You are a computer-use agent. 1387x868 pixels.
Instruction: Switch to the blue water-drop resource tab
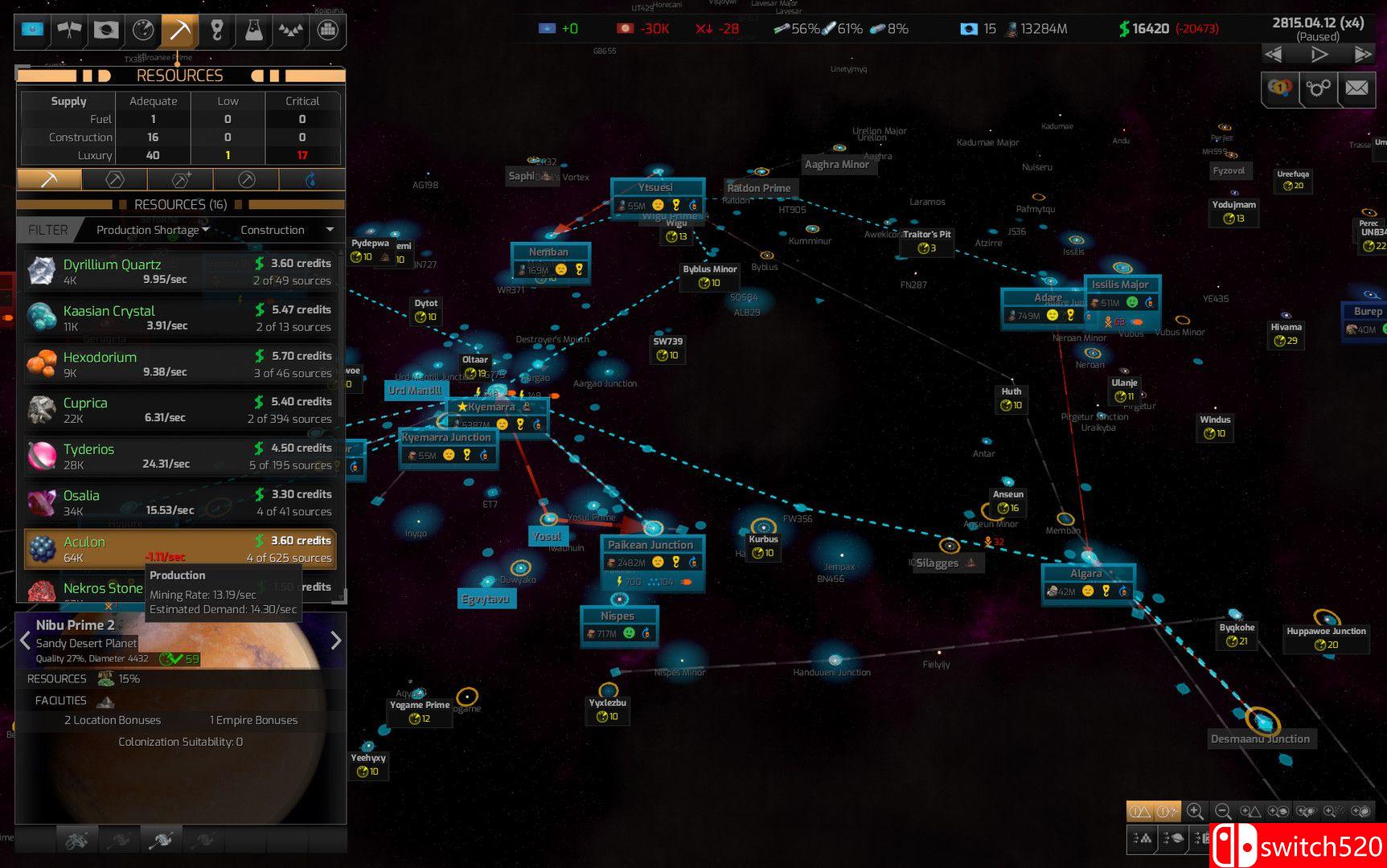tap(311, 179)
